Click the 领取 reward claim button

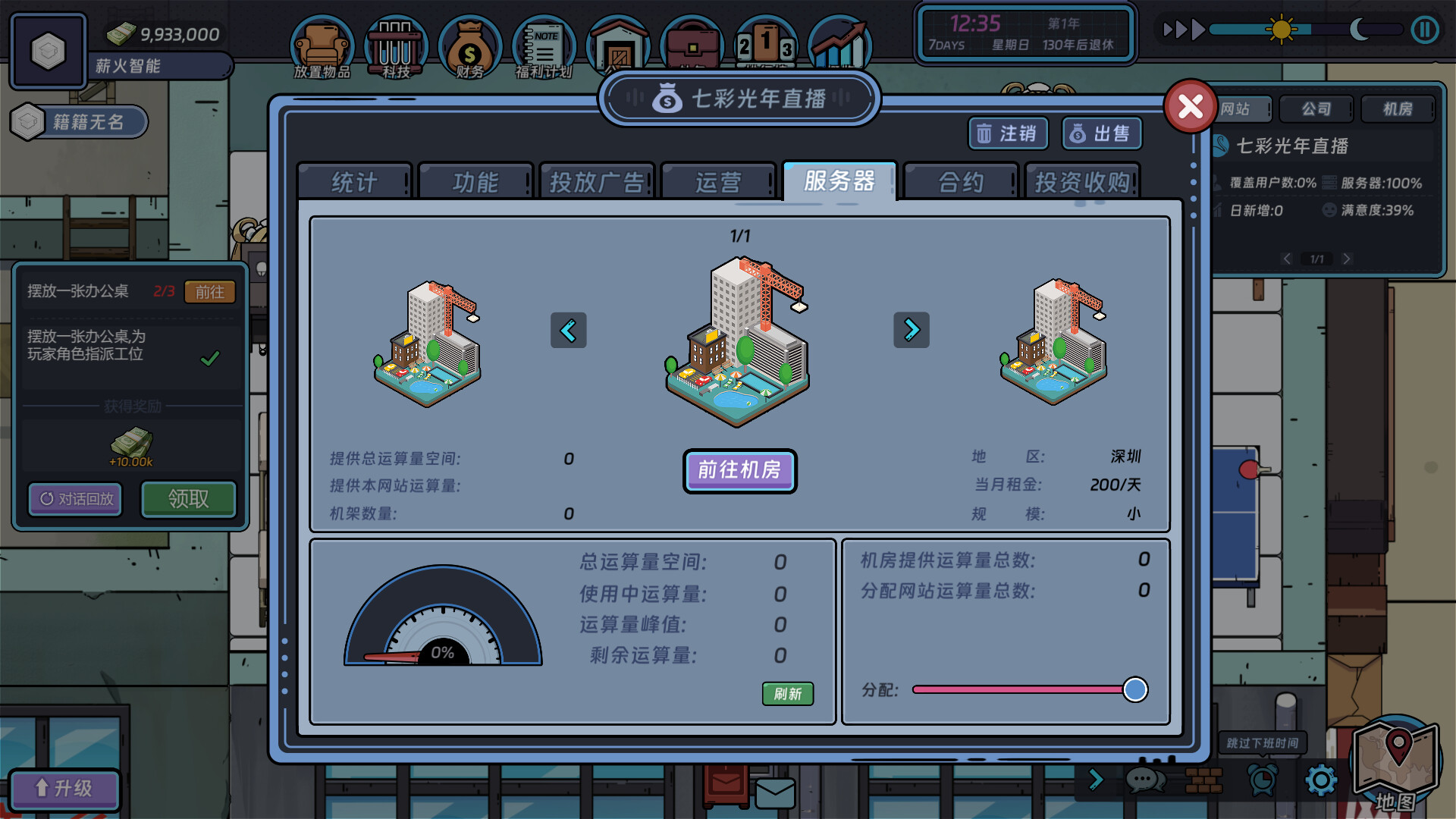click(x=188, y=500)
